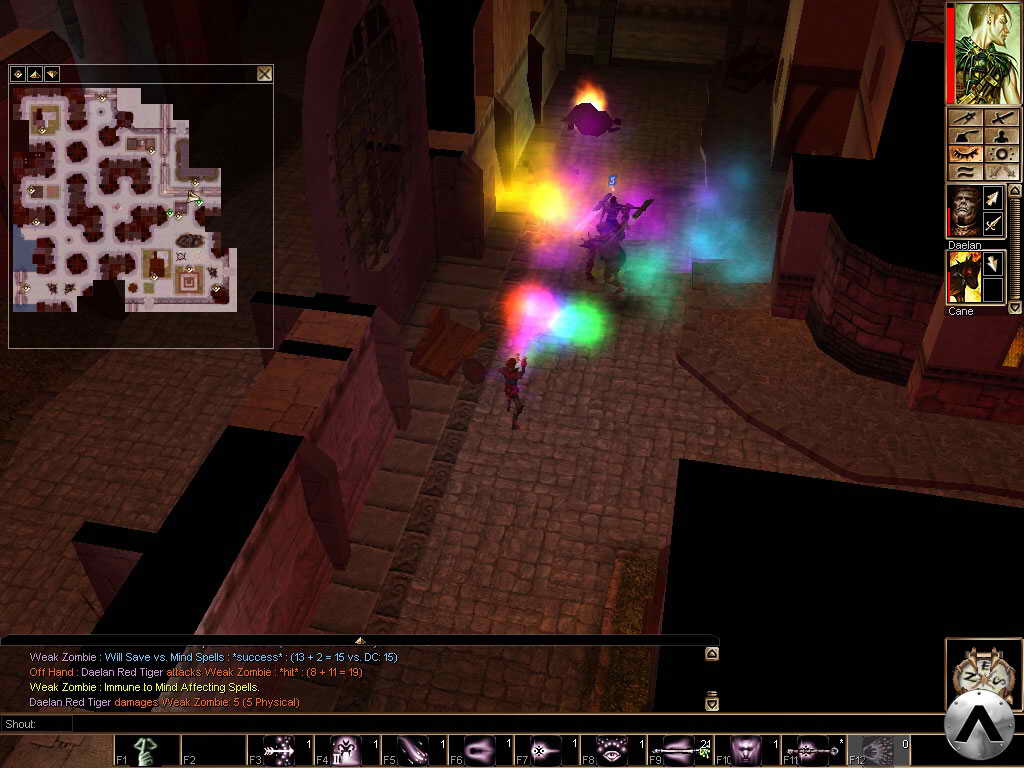Toggle the closed-eye rest button
The image size is (1024, 768).
pos(967,154)
